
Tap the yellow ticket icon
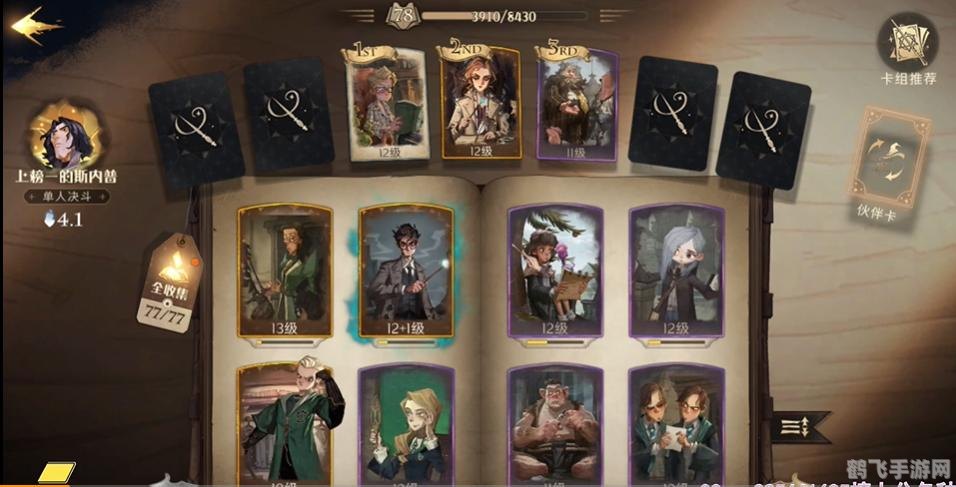click(x=57, y=471)
